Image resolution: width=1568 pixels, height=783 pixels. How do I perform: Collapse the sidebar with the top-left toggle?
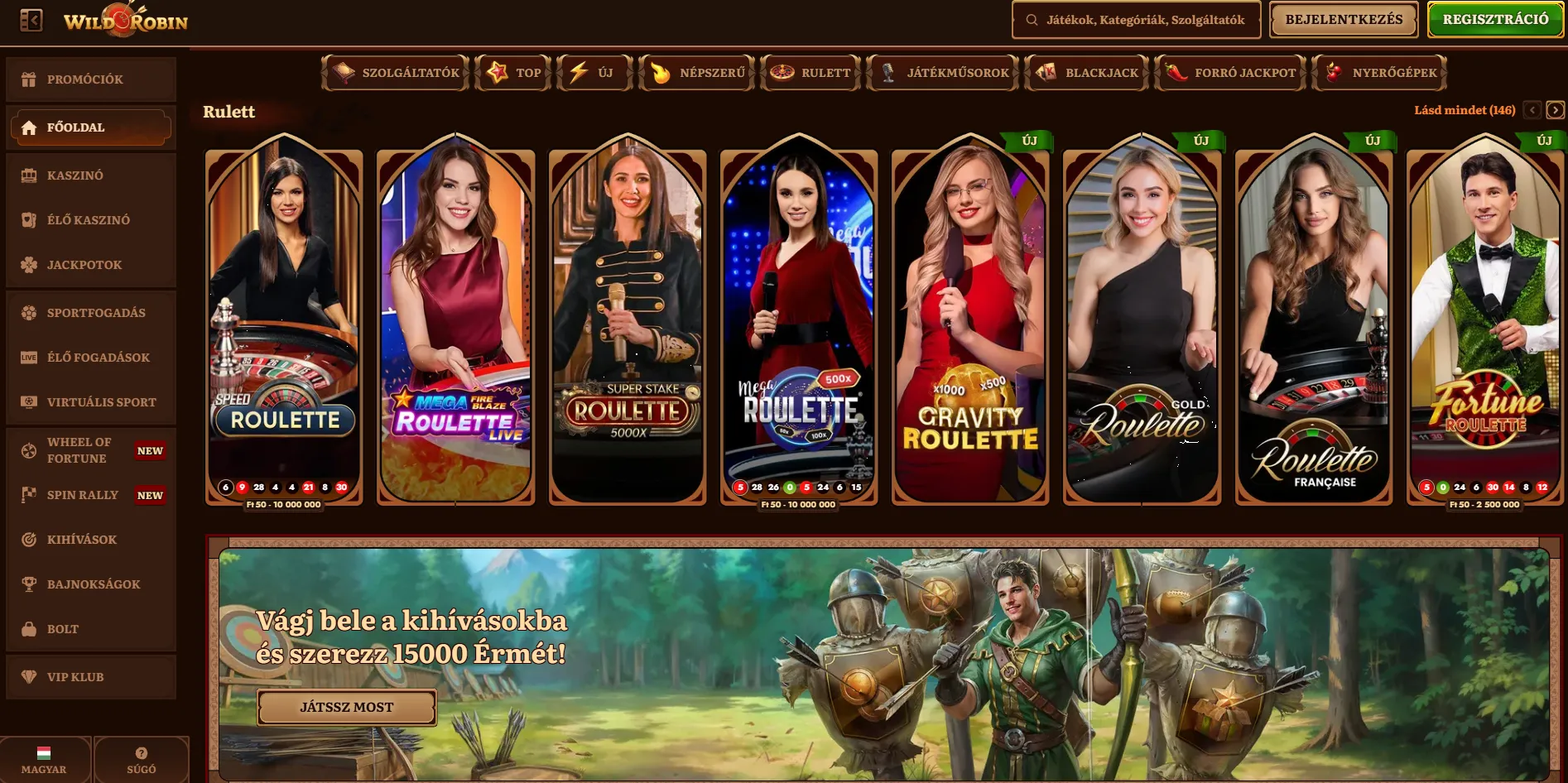[31, 20]
